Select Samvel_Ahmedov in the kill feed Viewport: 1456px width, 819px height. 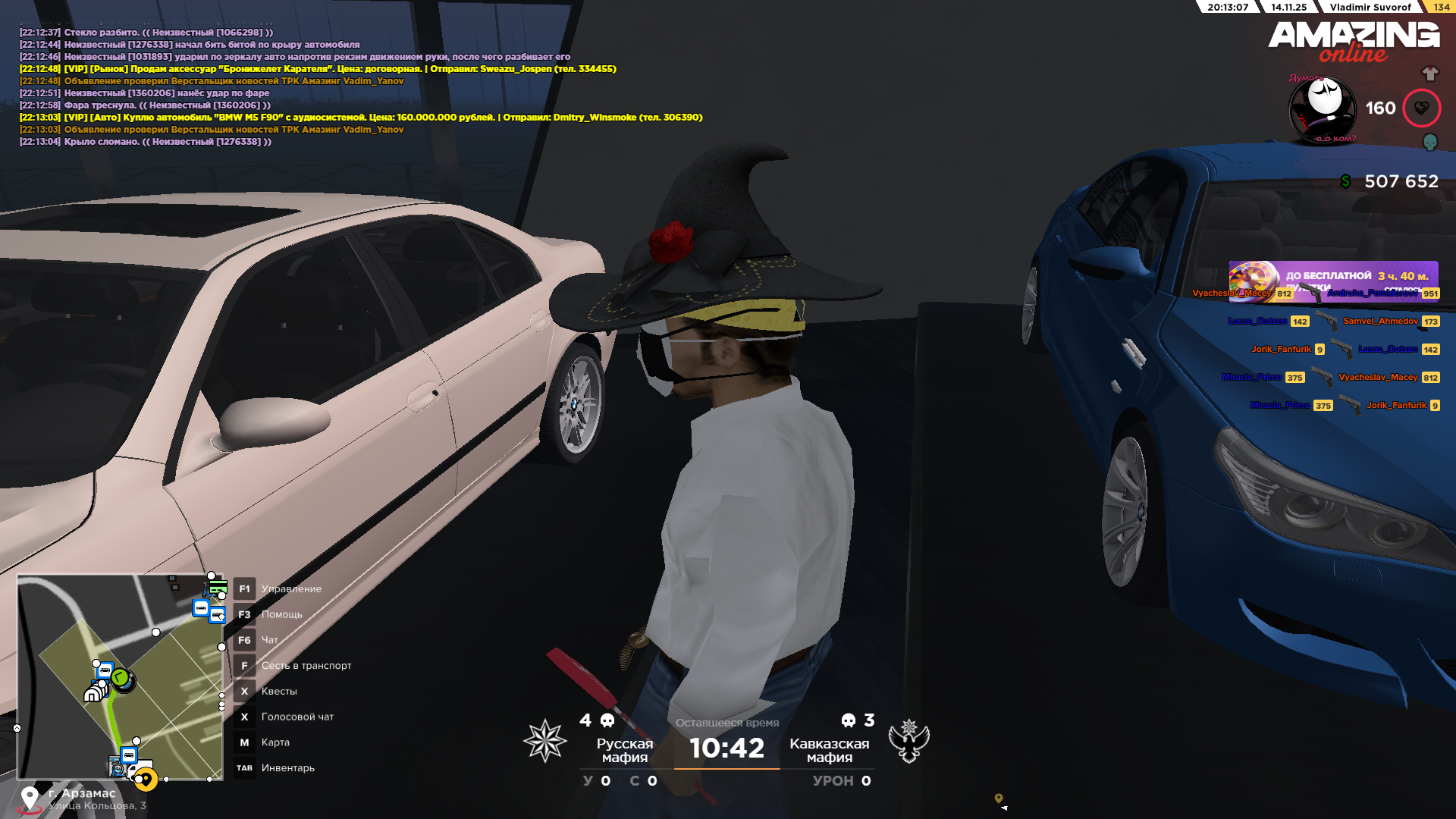pyautogui.click(x=1380, y=322)
